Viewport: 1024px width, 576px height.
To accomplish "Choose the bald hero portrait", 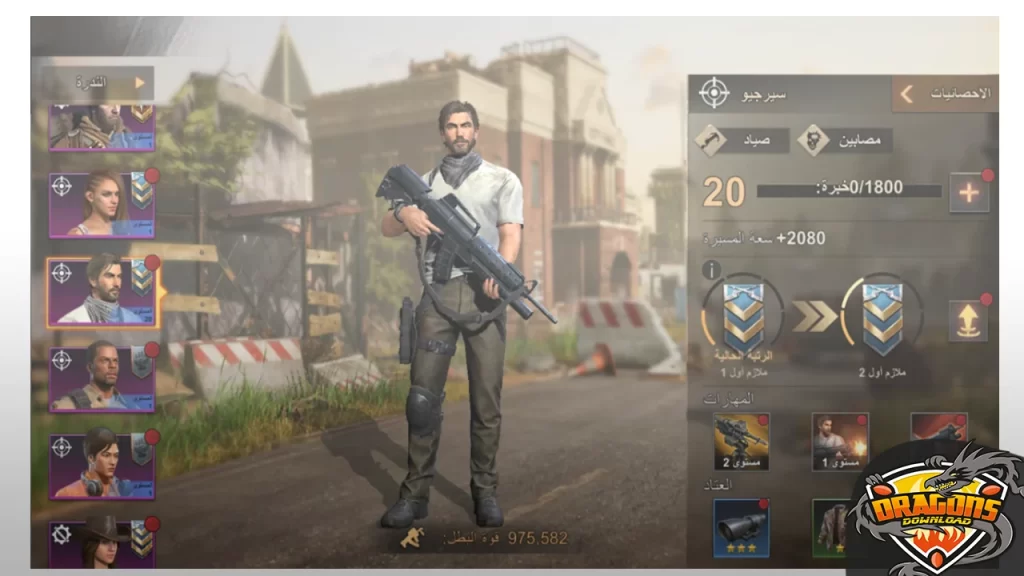I will (x=102, y=378).
